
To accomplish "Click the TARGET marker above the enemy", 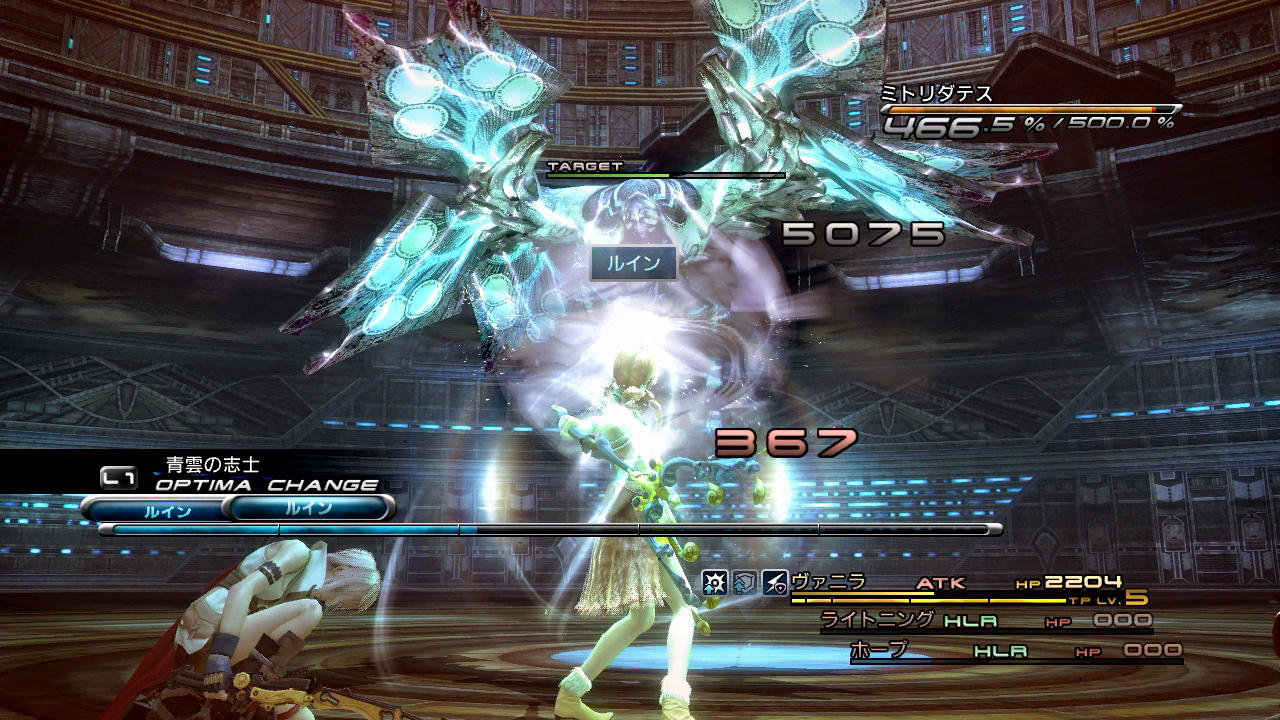I will [x=585, y=166].
